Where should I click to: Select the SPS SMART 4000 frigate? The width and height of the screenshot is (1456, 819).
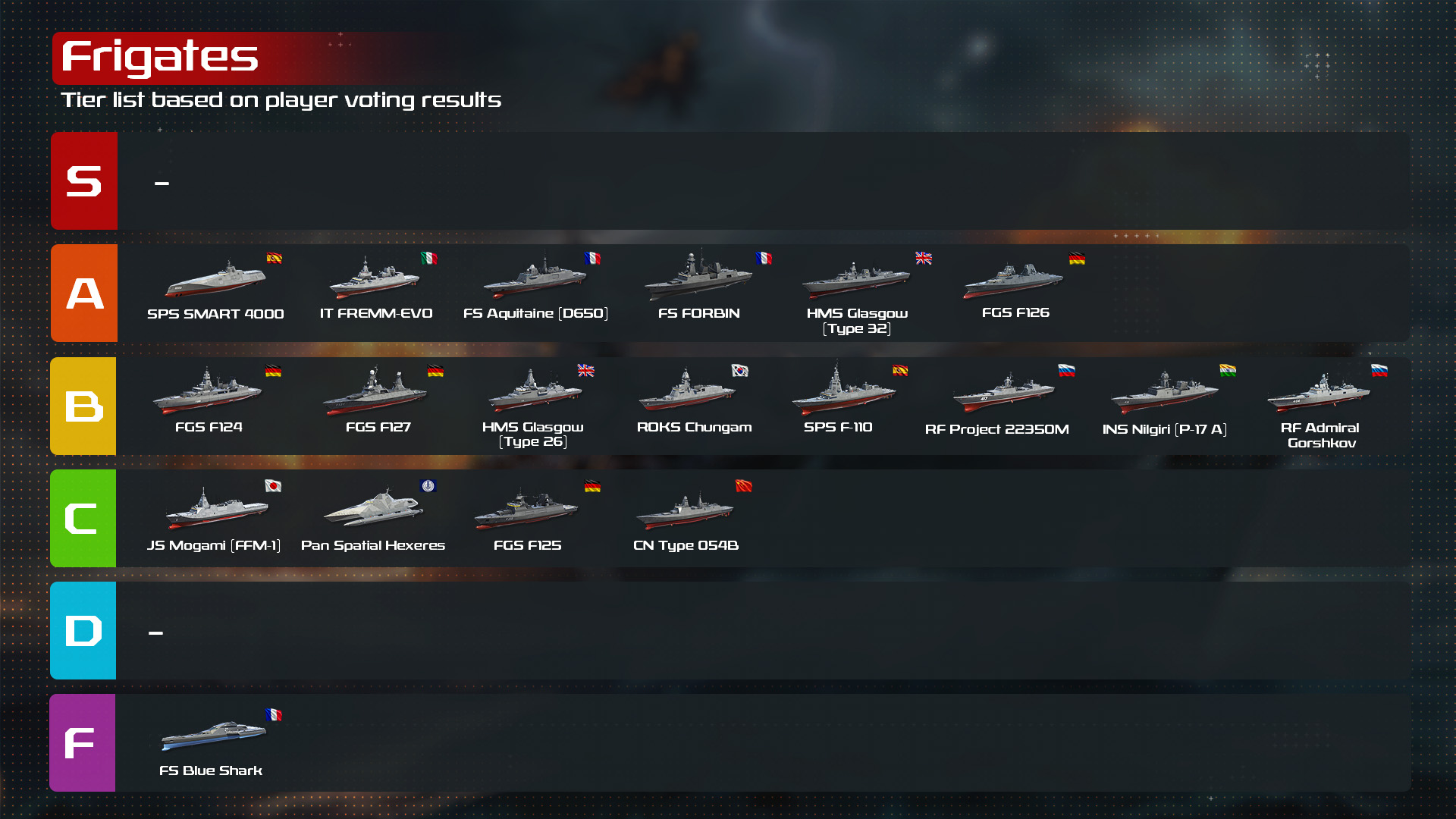tap(215, 281)
